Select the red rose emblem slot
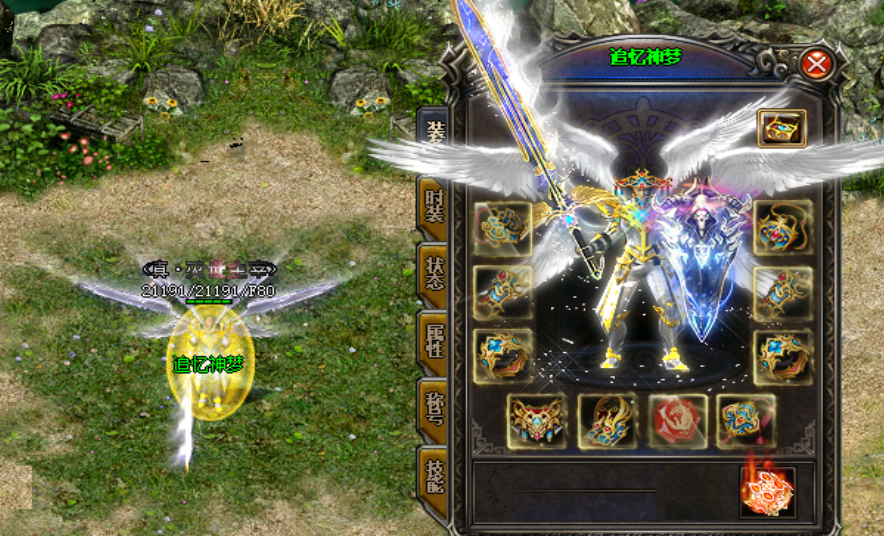 [x=677, y=421]
